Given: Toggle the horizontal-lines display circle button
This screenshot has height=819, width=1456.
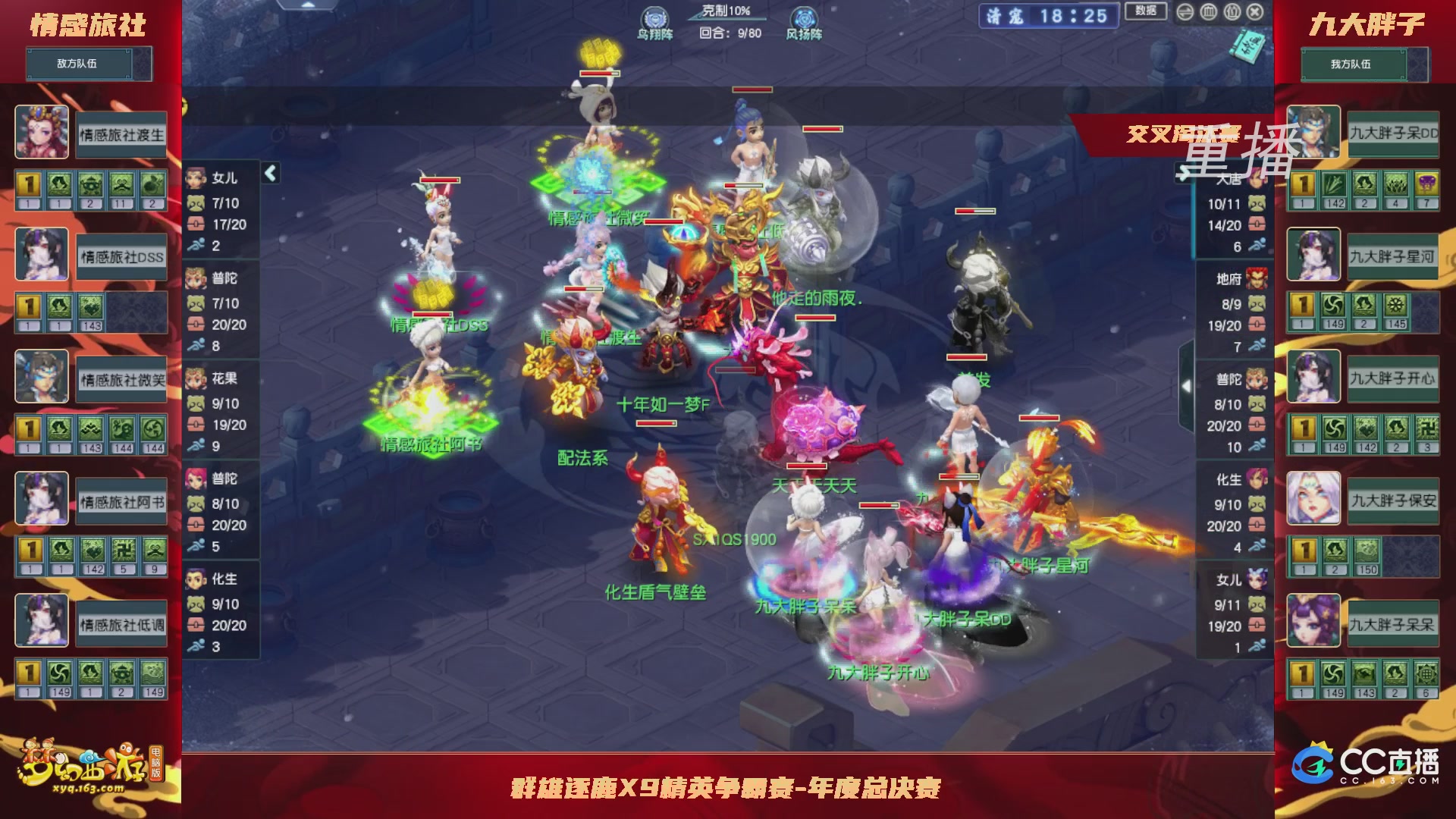Looking at the screenshot, I should point(1185,12).
